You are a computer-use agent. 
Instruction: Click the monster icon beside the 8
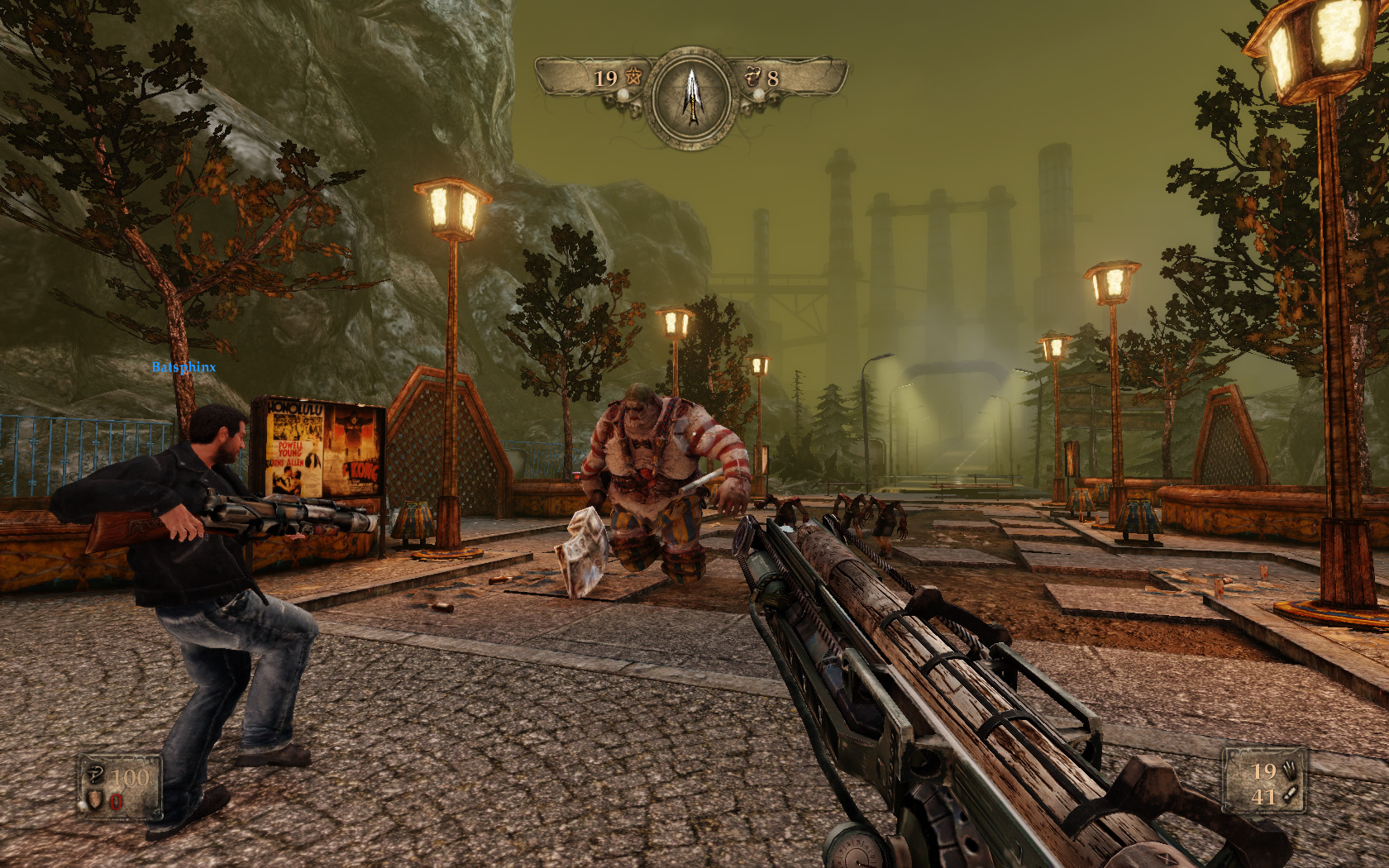752,76
